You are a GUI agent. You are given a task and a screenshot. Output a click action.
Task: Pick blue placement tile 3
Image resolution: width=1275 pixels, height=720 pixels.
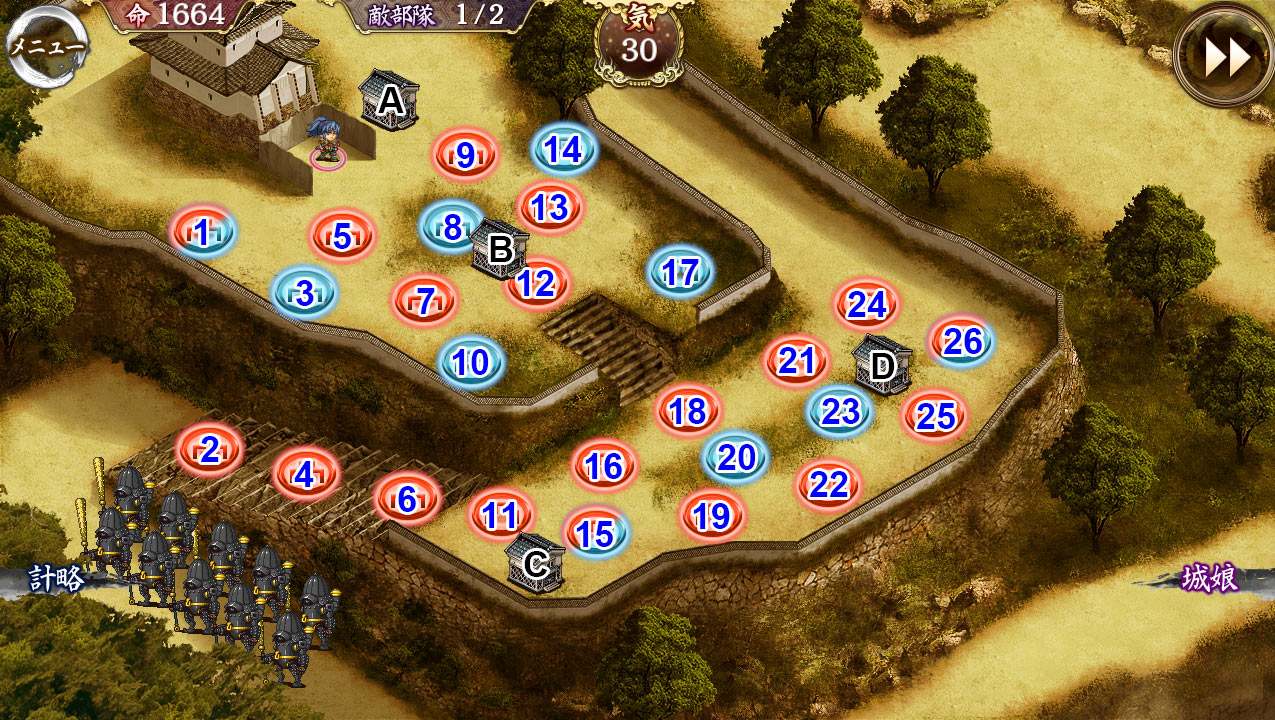[304, 293]
